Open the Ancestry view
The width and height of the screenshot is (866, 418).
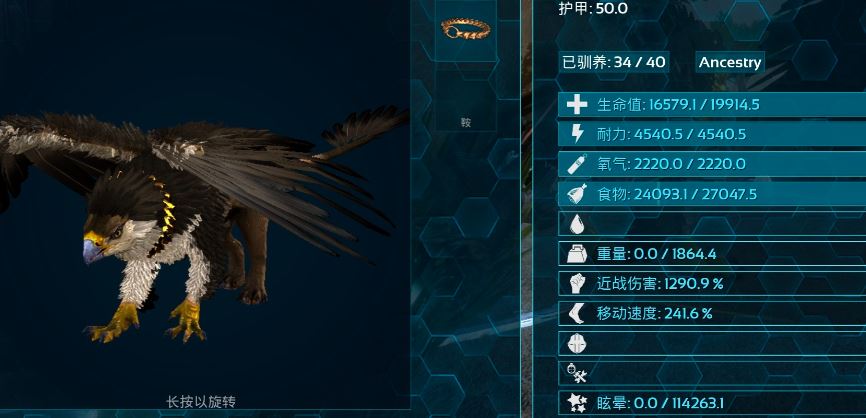tap(730, 62)
